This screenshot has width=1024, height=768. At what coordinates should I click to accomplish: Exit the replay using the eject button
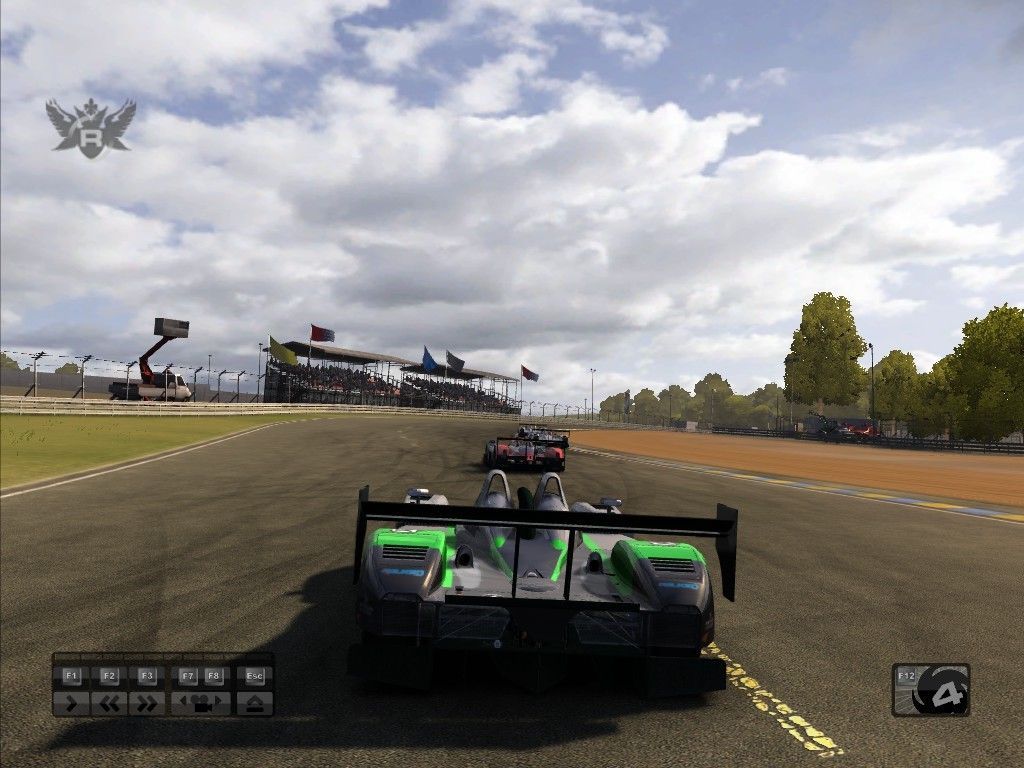tap(254, 703)
